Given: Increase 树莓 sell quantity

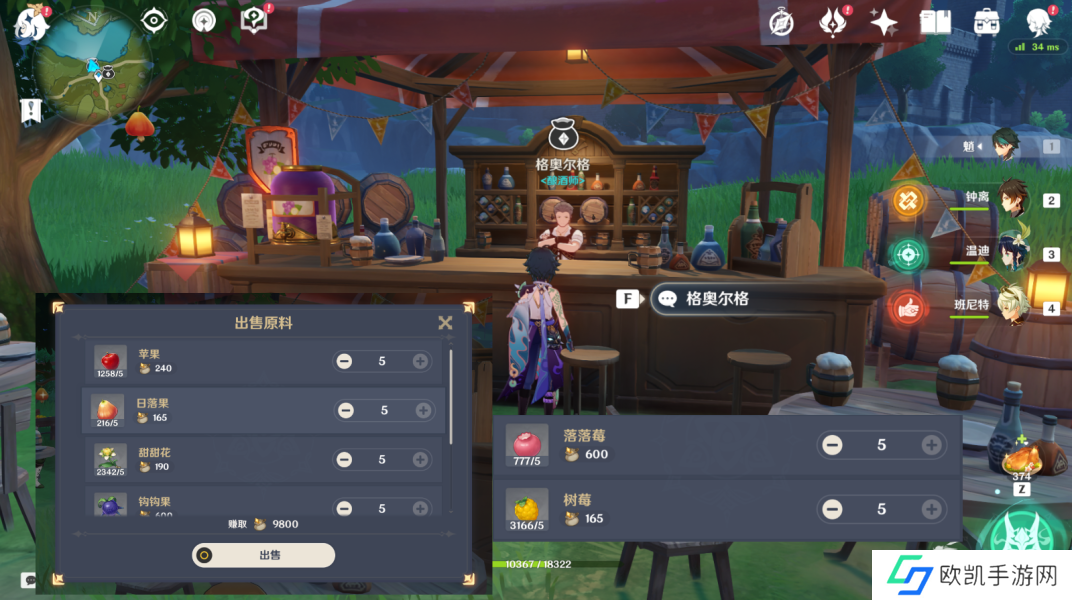Looking at the screenshot, I should (931, 509).
